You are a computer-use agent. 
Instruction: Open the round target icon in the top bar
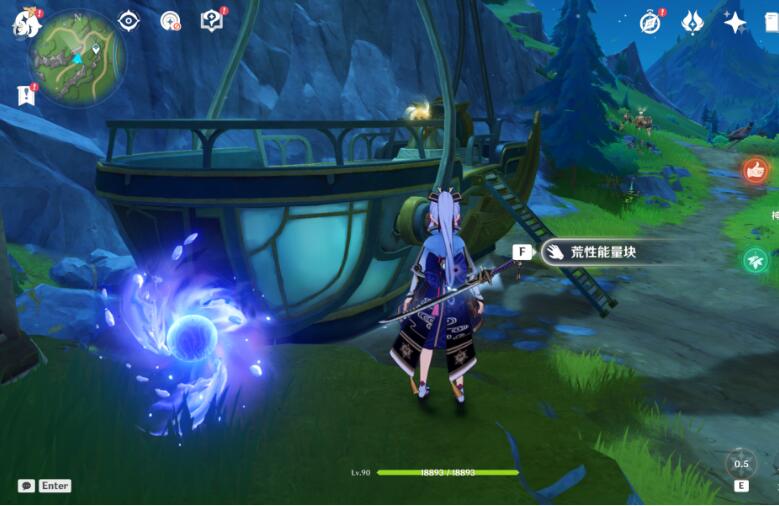click(x=170, y=21)
